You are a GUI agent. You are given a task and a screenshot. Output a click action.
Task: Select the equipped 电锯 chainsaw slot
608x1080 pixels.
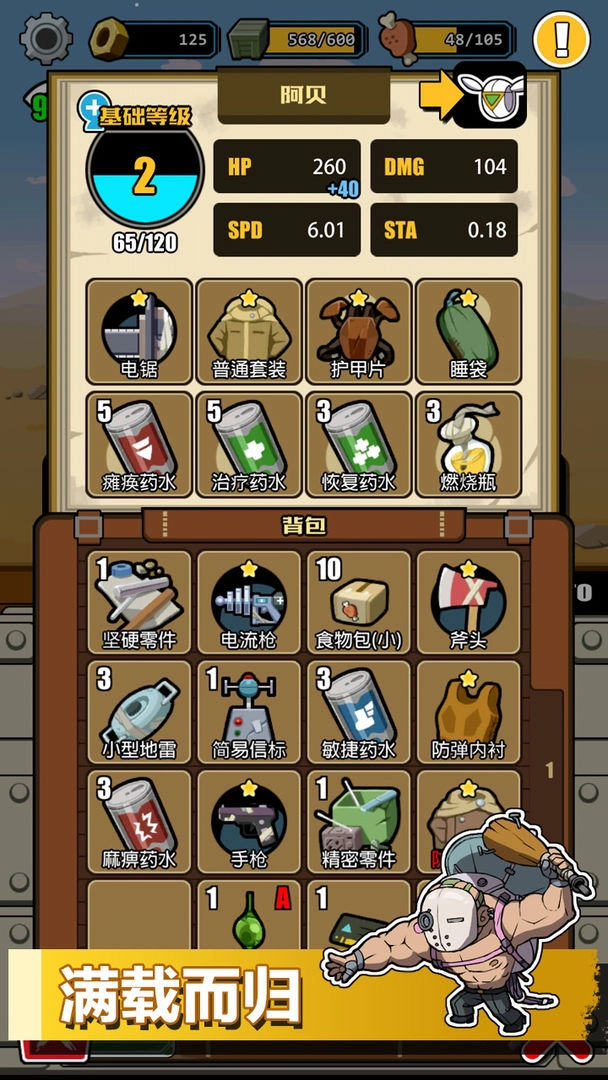click(x=139, y=331)
